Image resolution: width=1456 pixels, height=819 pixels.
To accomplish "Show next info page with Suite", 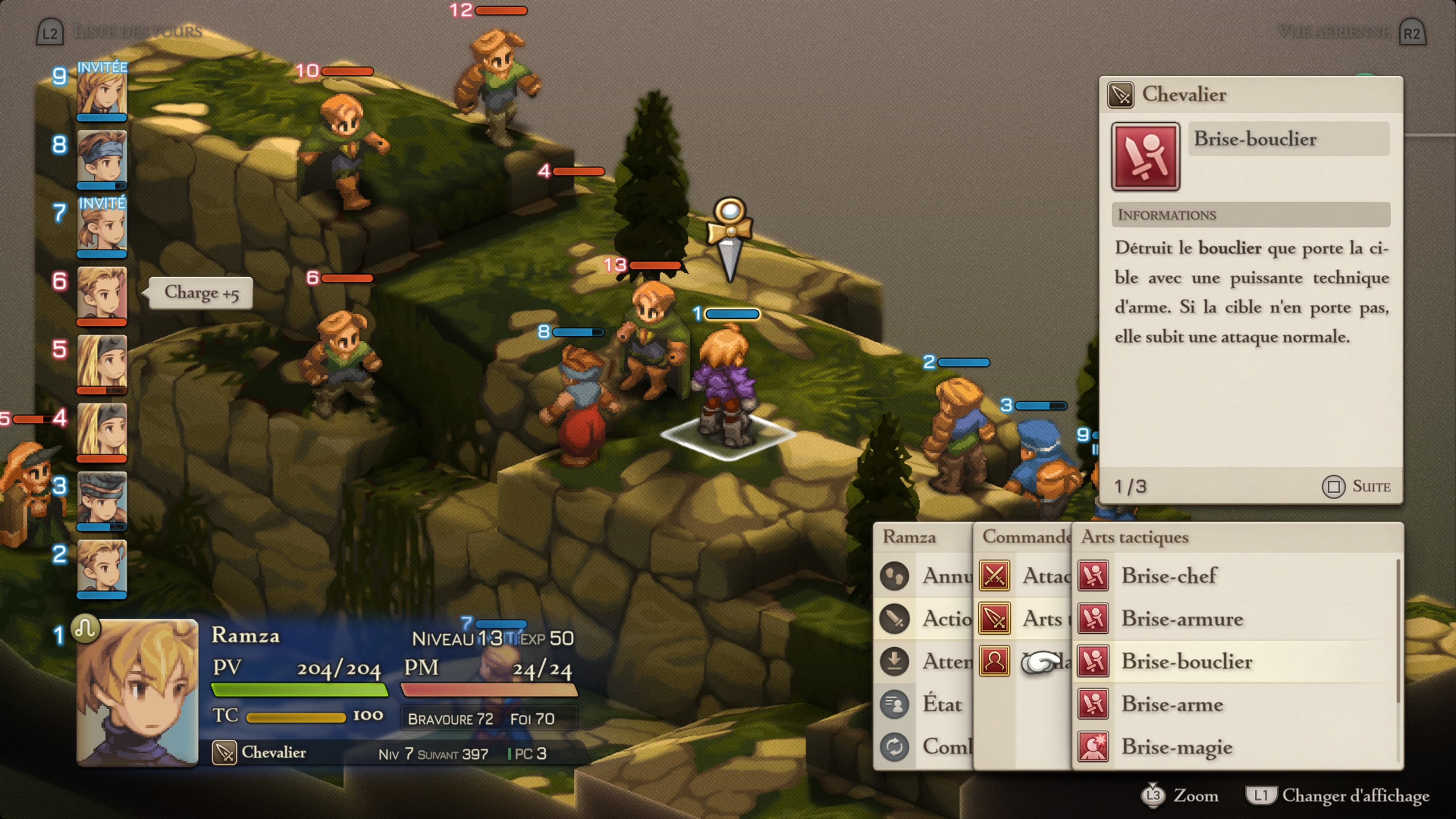I will point(1357,486).
